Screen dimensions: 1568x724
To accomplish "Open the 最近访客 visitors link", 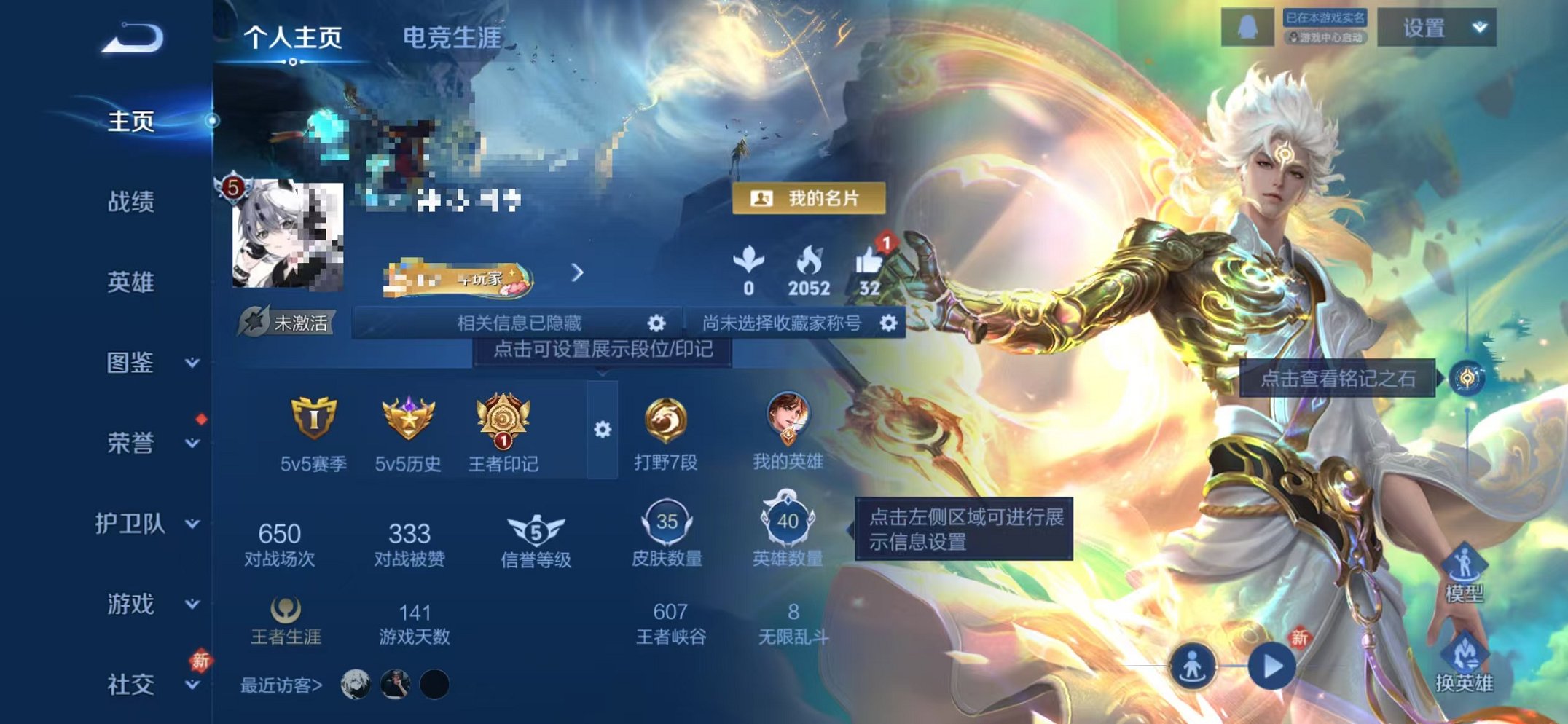I will 283,685.
